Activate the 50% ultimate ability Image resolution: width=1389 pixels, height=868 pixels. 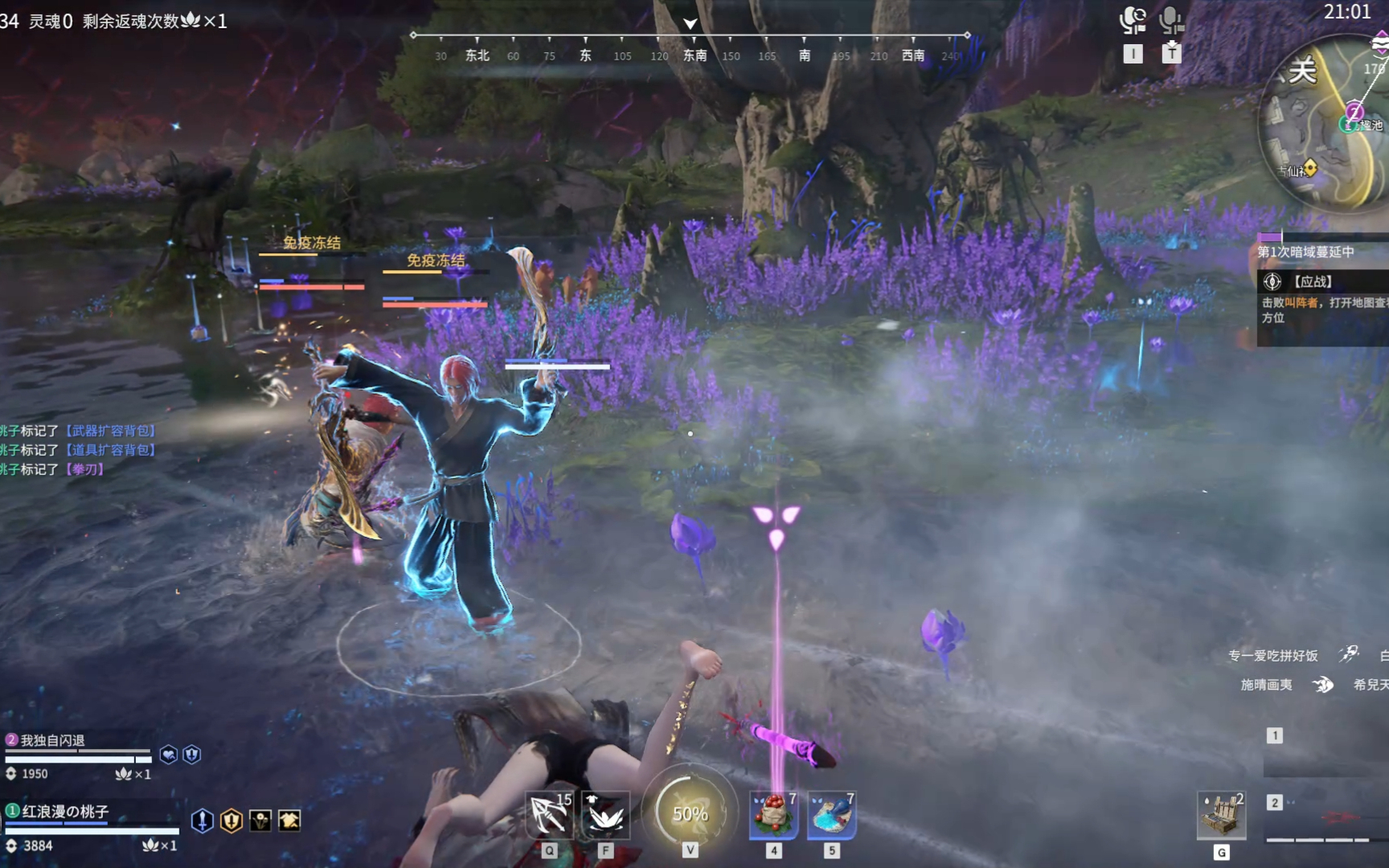coord(690,813)
